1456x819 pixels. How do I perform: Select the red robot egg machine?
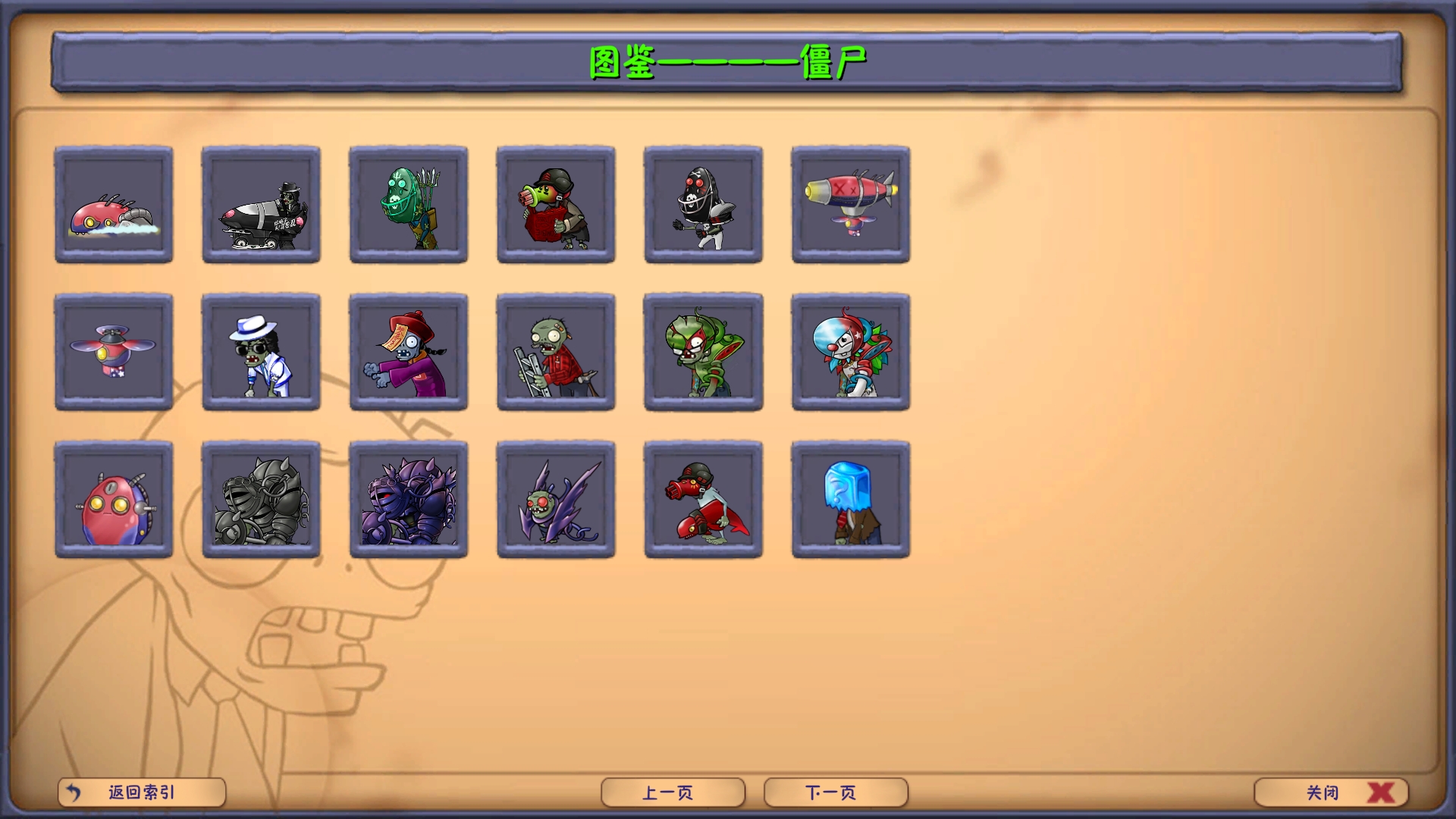[115, 499]
